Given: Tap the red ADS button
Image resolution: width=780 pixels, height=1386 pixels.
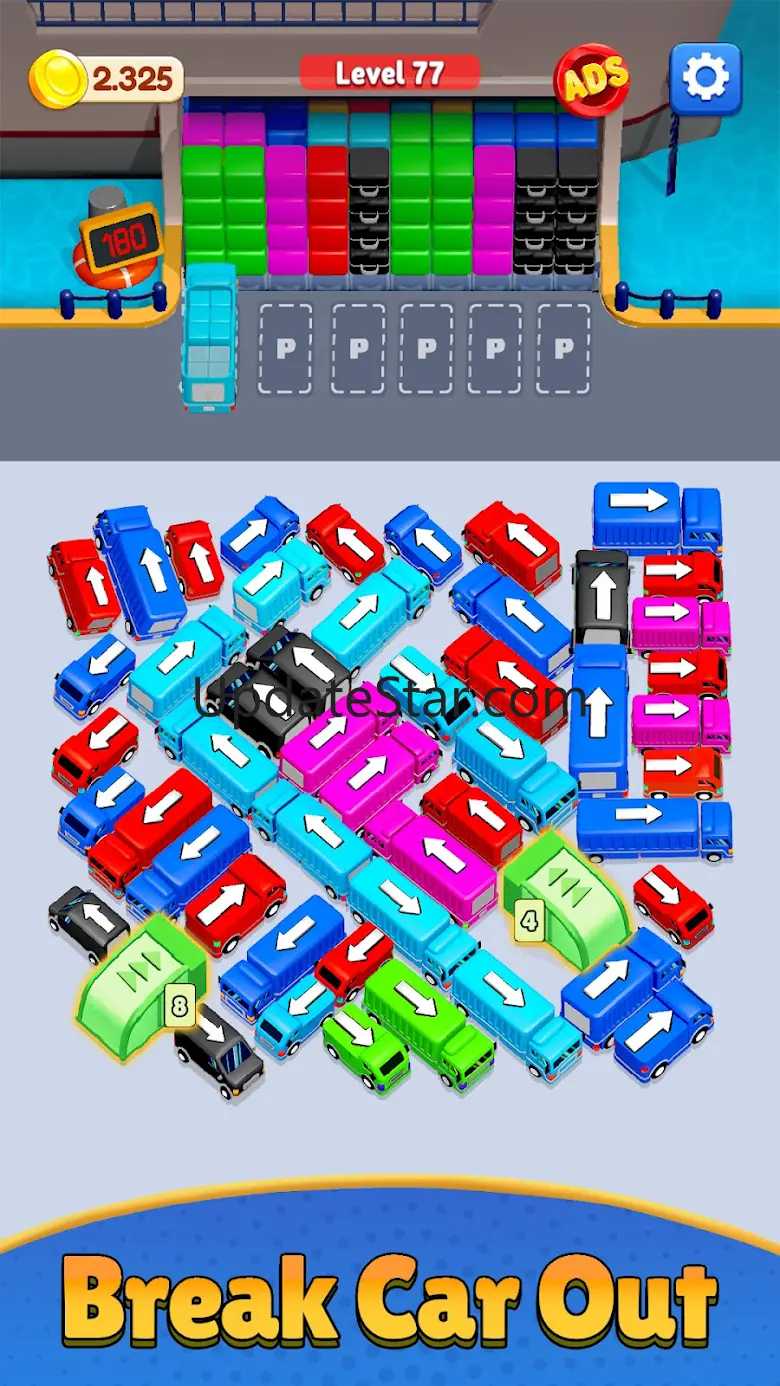Looking at the screenshot, I should 592,77.
